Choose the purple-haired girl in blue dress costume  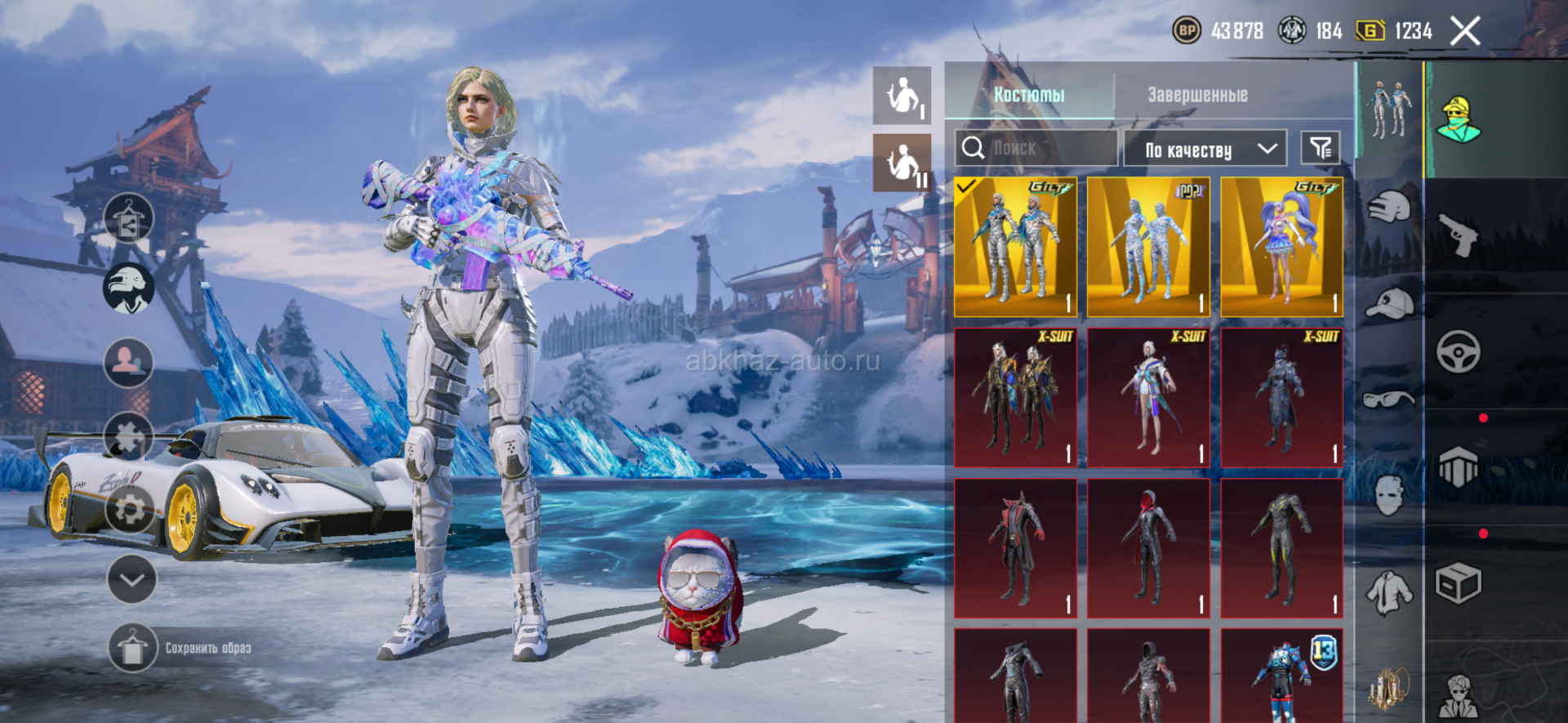coord(1281,247)
